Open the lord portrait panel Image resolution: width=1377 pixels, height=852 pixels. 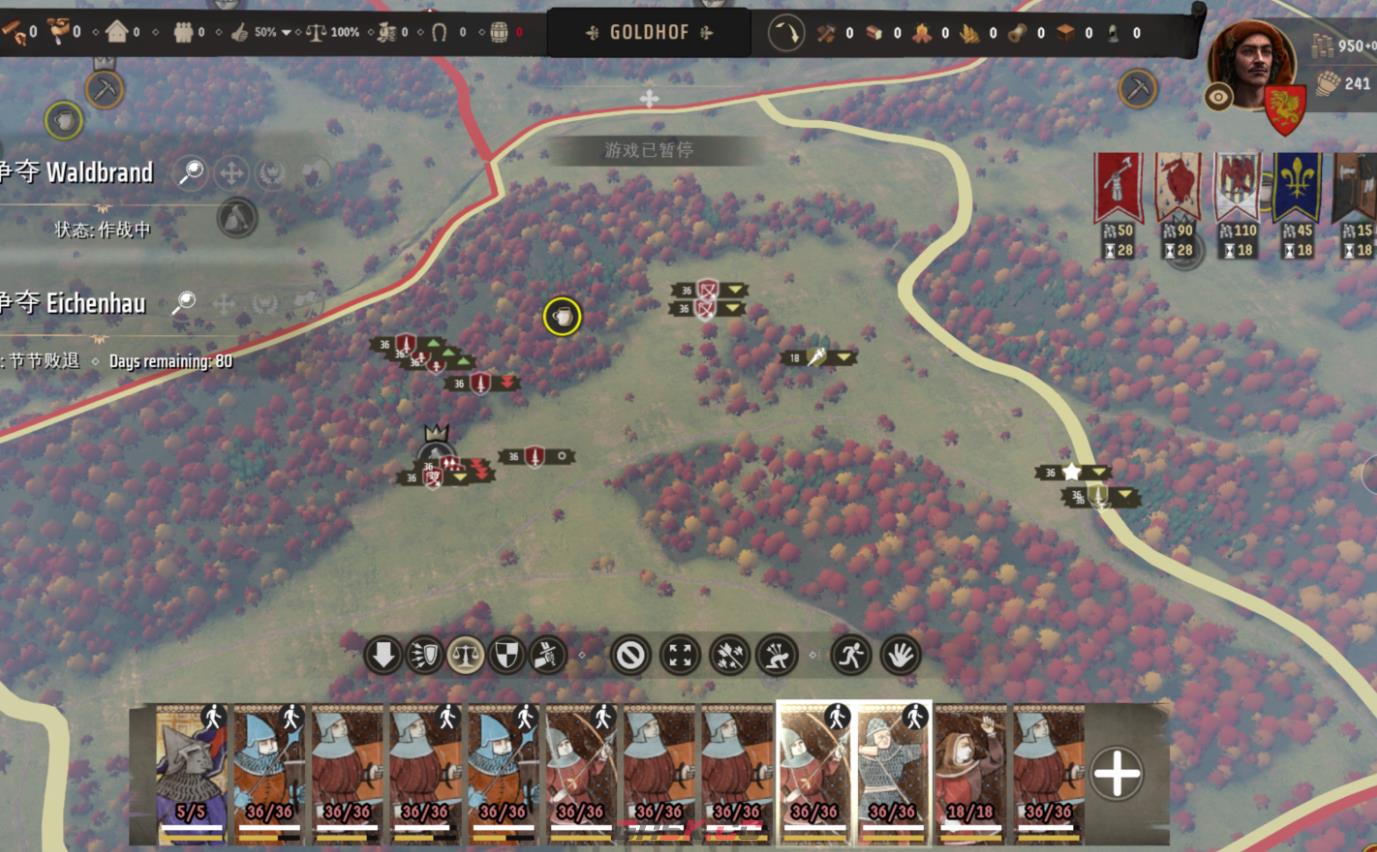pyautogui.click(x=1251, y=62)
